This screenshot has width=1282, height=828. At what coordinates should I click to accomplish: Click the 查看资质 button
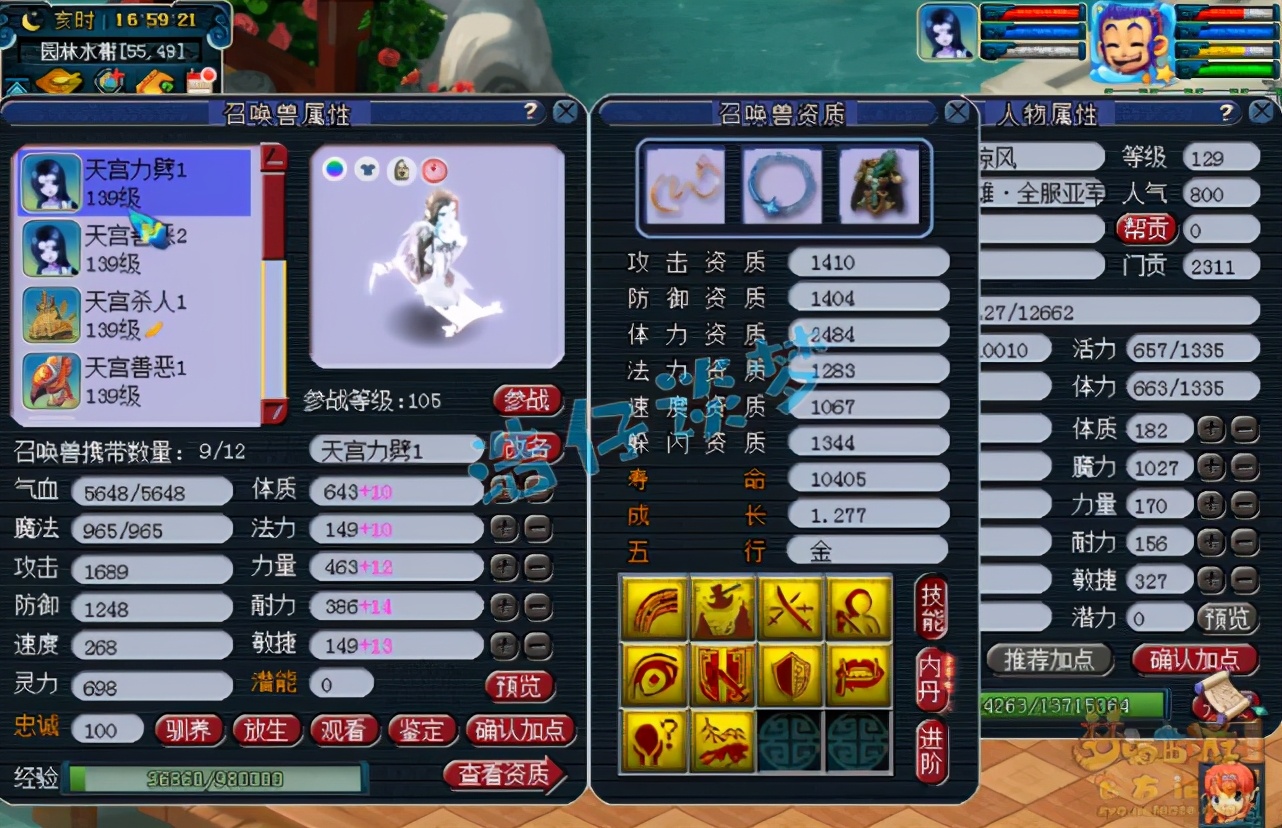pos(505,774)
